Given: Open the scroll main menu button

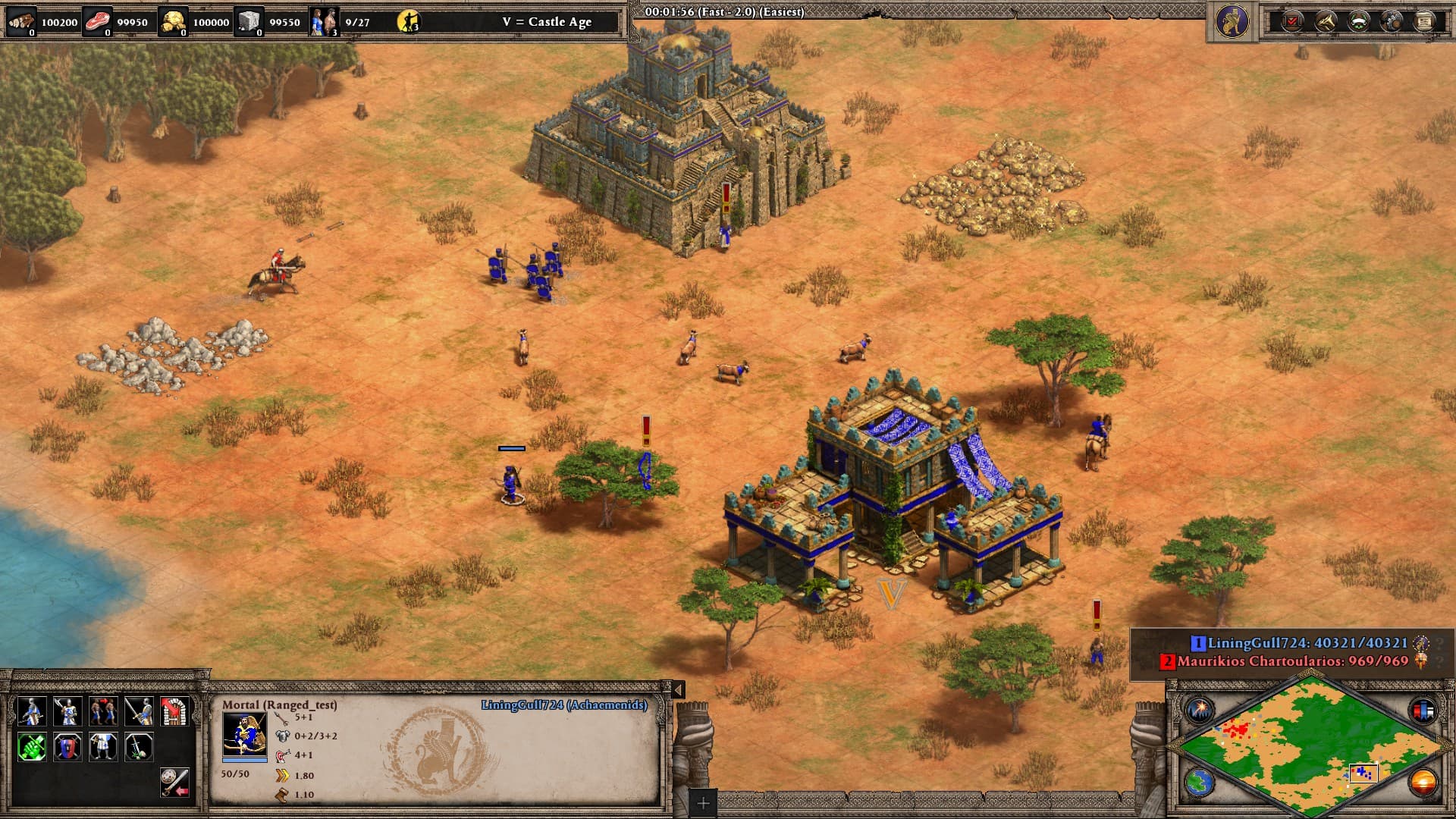Looking at the screenshot, I should coord(1424,21).
